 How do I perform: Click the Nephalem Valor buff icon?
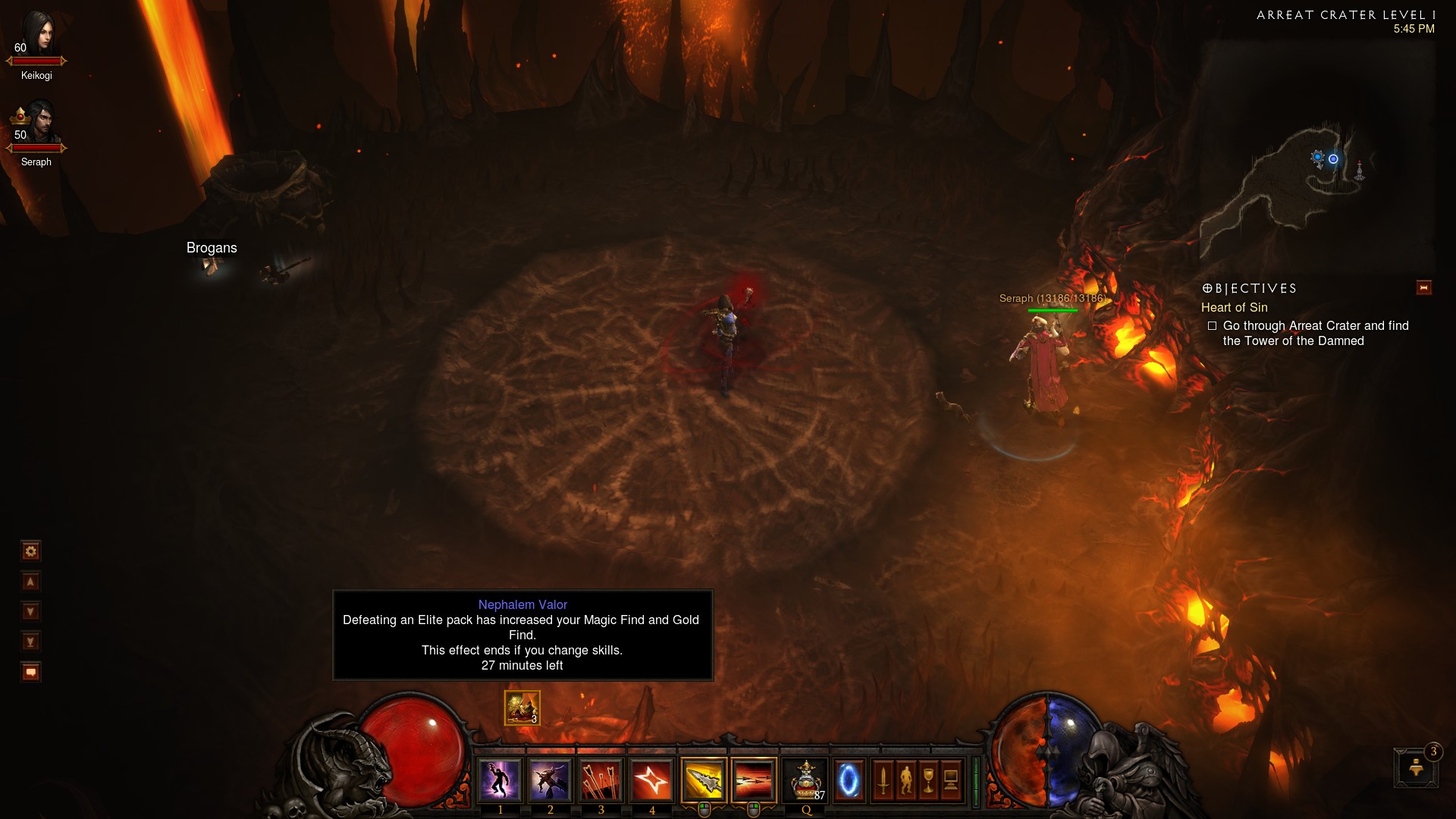click(522, 708)
